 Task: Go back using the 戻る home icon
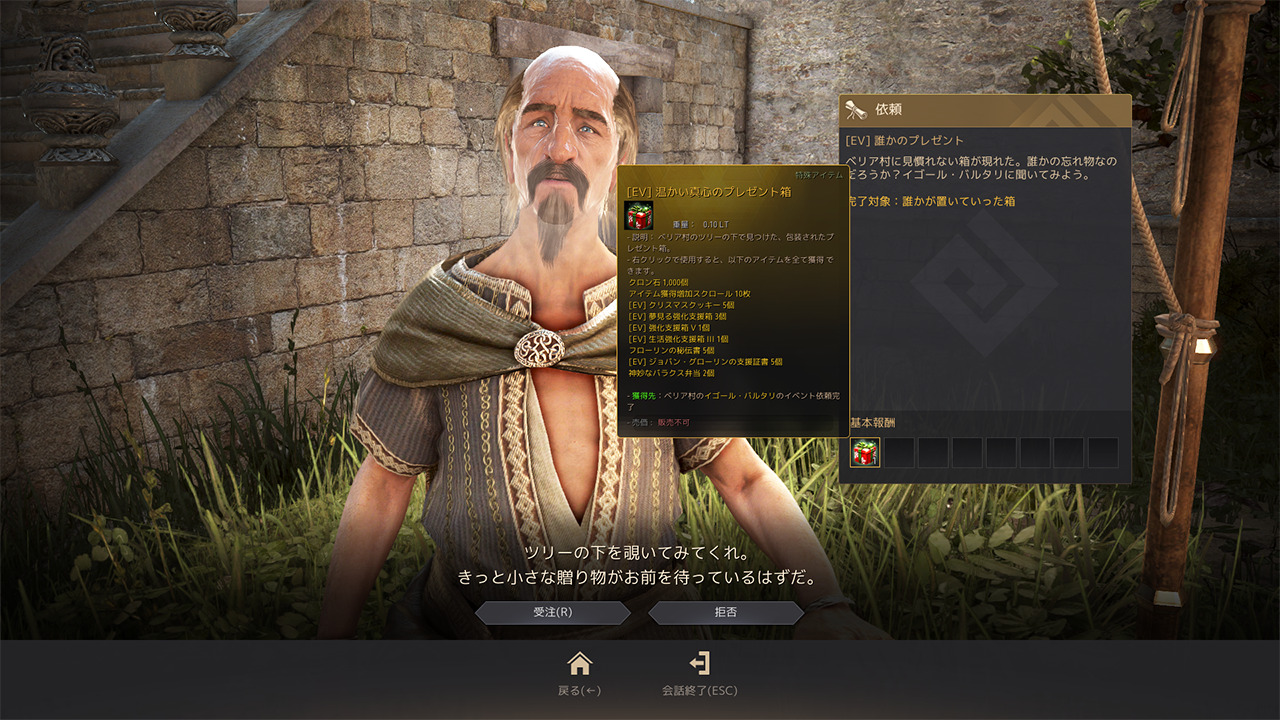pyautogui.click(x=579, y=663)
